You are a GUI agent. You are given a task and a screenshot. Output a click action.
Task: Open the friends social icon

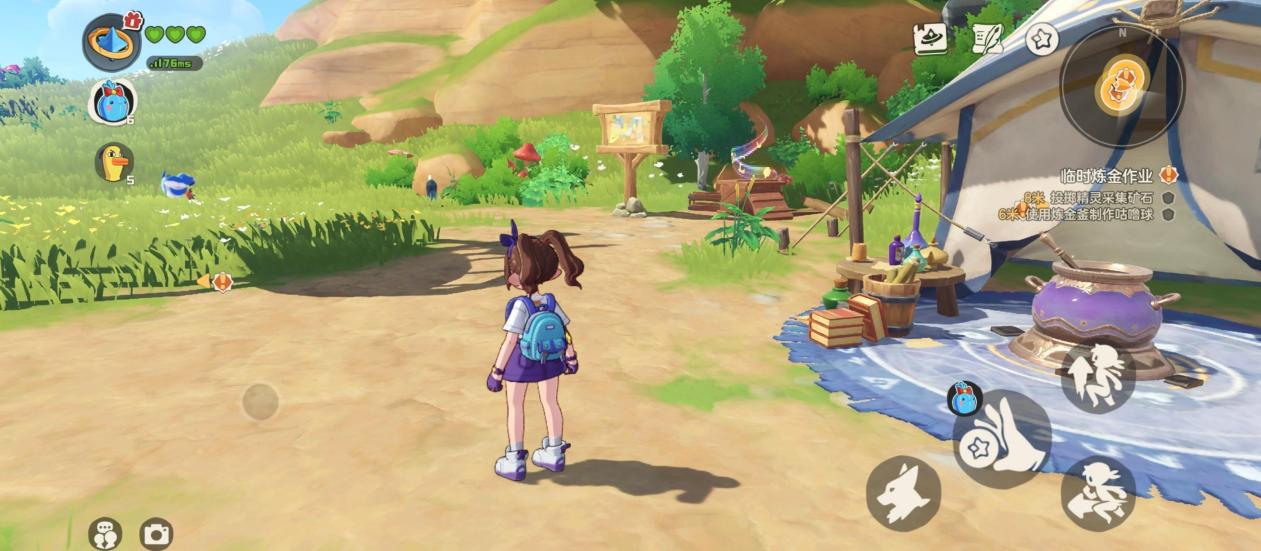coord(105,534)
